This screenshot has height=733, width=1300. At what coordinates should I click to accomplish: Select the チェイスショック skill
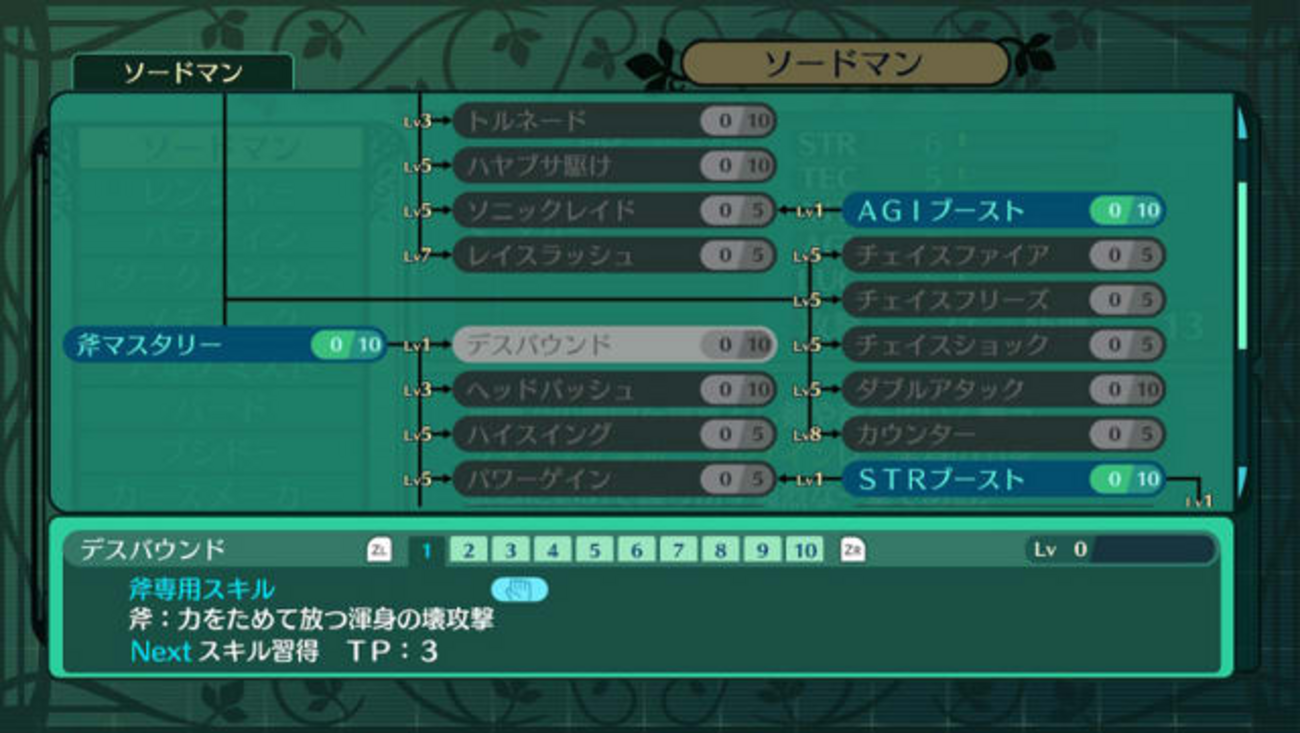(1002, 345)
